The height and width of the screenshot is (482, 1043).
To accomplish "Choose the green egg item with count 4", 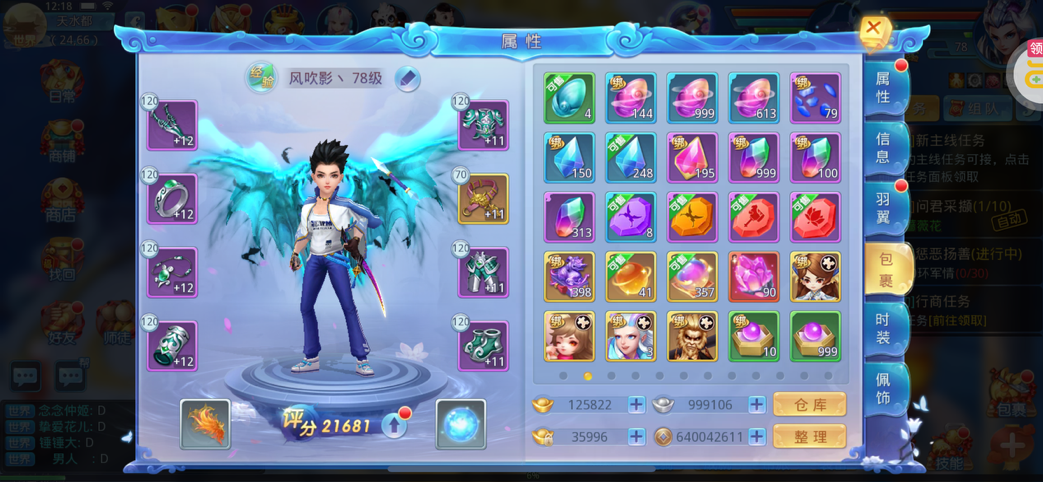I will [569, 98].
